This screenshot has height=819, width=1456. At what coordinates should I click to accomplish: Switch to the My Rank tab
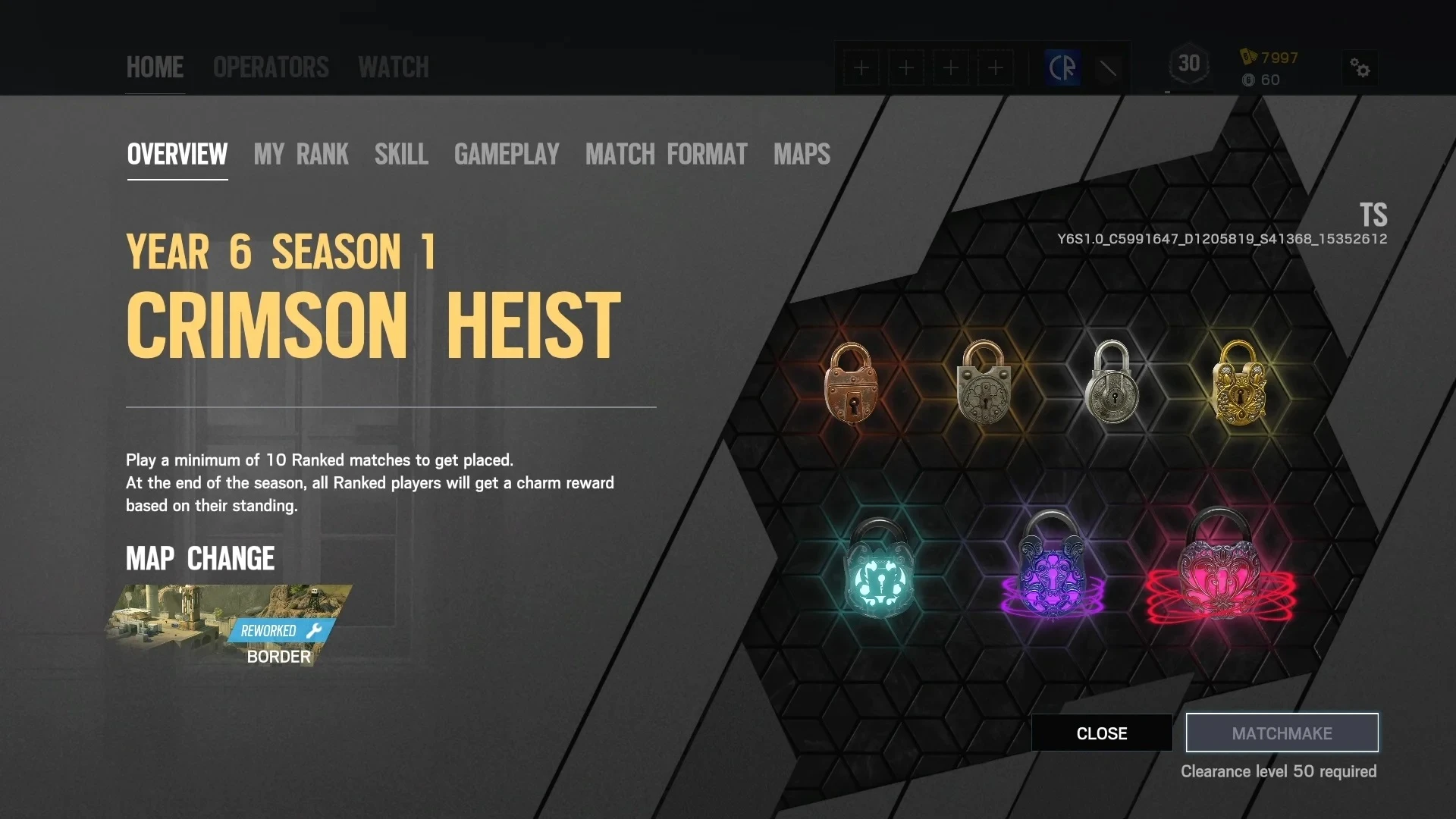point(301,155)
